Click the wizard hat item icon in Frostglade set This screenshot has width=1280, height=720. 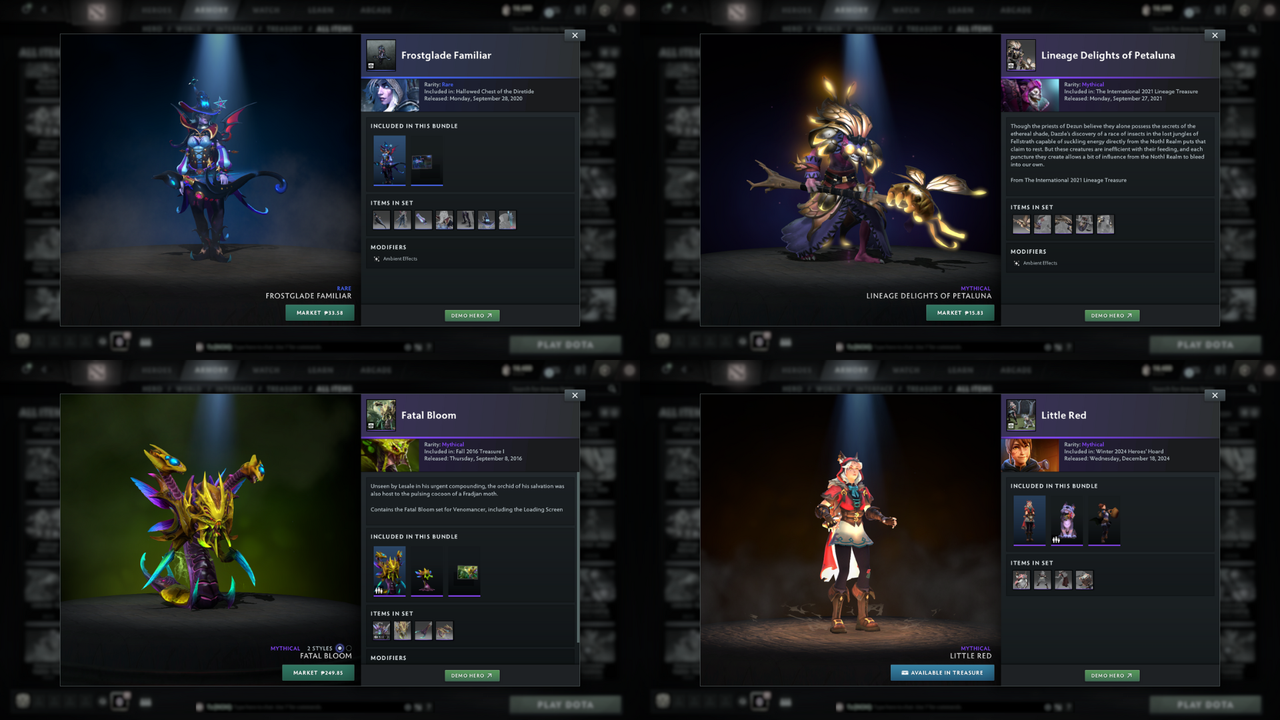pyautogui.click(x=486, y=219)
